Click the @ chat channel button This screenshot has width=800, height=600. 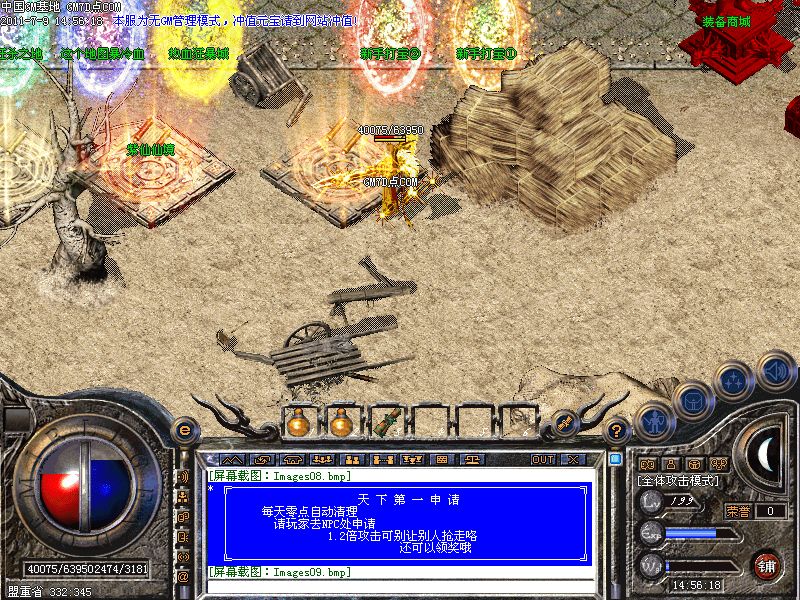coord(183,577)
